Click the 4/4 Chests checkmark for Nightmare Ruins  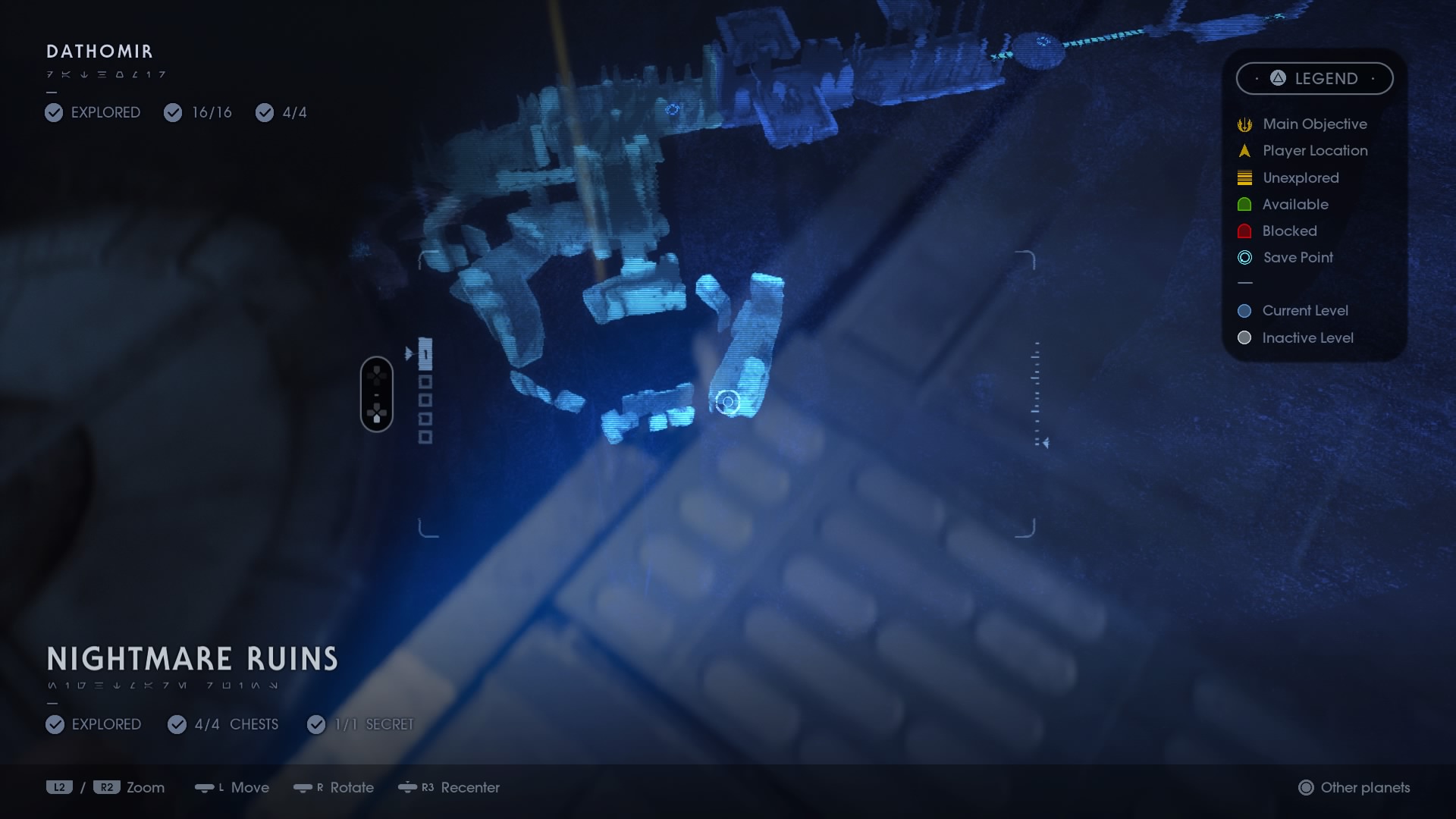[x=177, y=725]
